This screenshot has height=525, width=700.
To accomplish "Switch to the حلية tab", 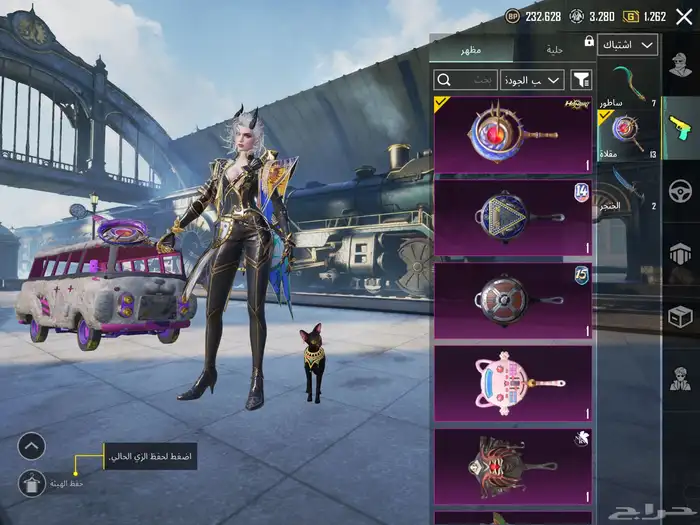I will point(554,49).
